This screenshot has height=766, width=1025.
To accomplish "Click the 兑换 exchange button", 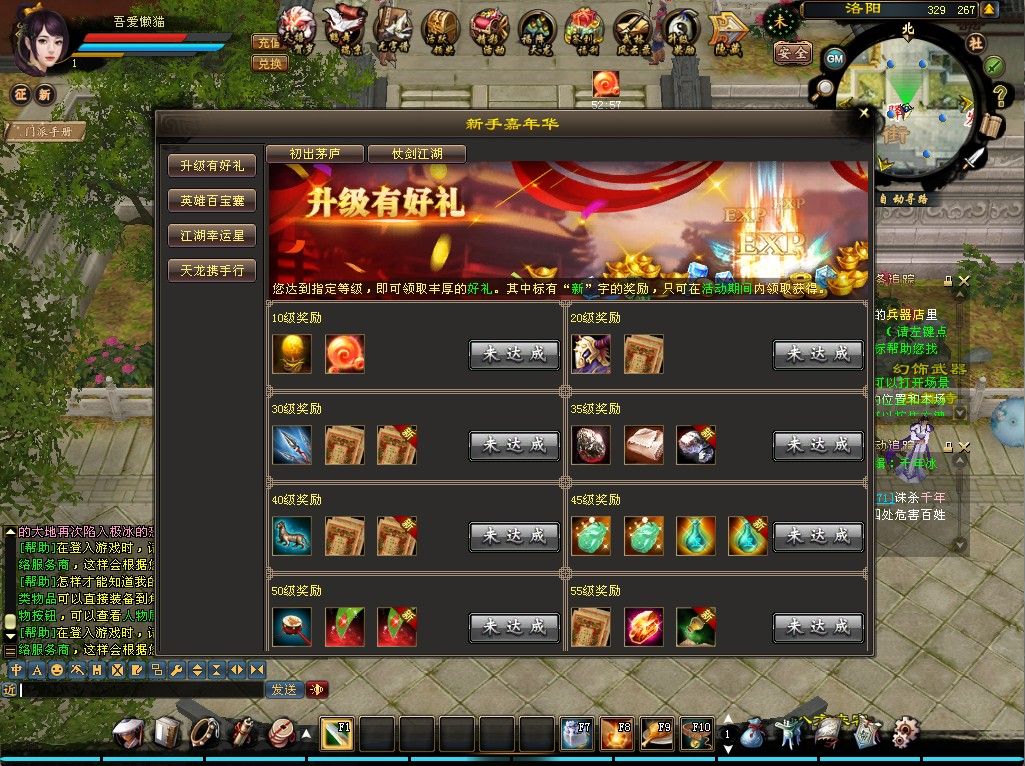I will coord(270,63).
